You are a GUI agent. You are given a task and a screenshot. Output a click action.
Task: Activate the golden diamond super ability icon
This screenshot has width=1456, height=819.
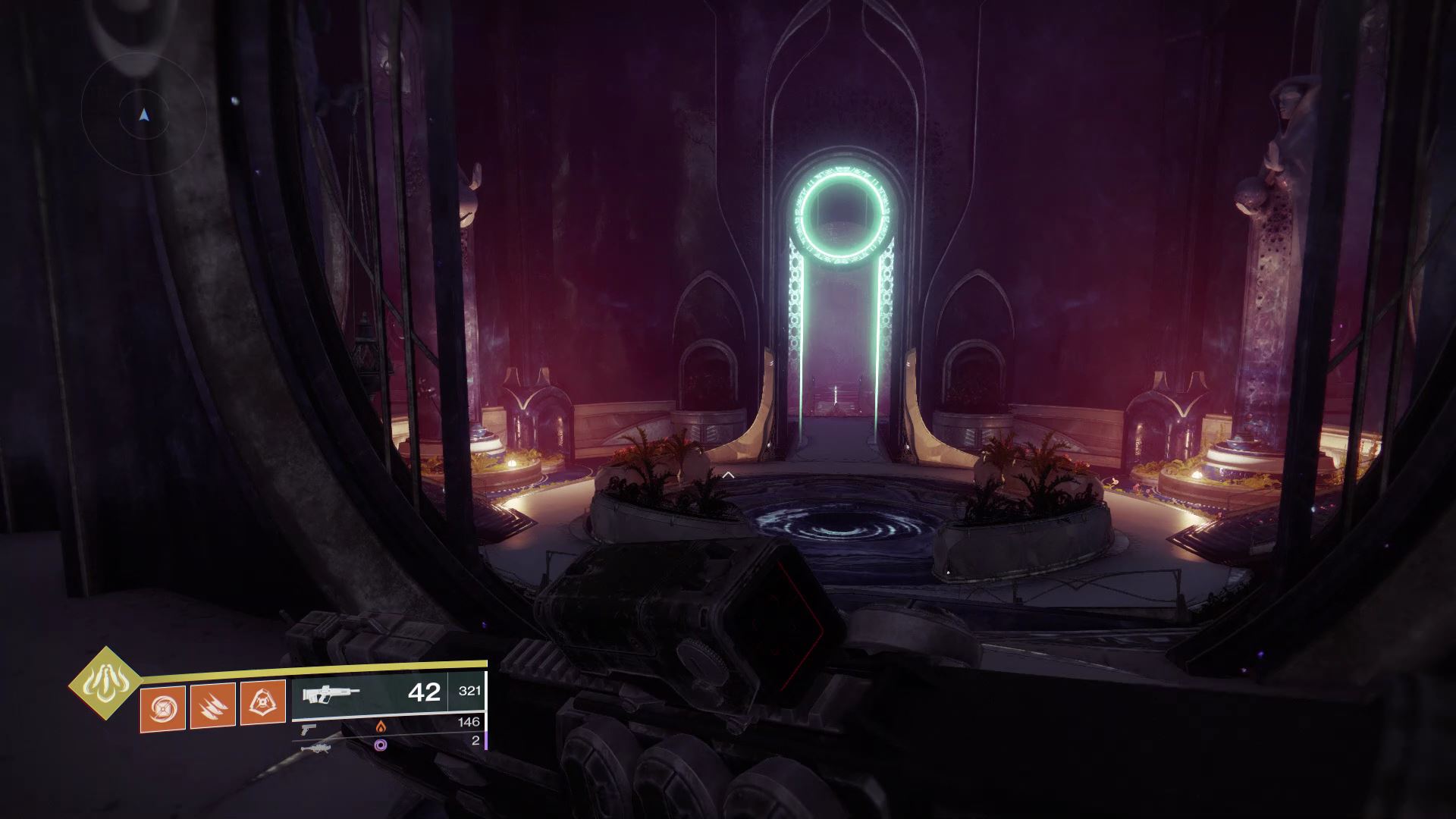tap(105, 684)
